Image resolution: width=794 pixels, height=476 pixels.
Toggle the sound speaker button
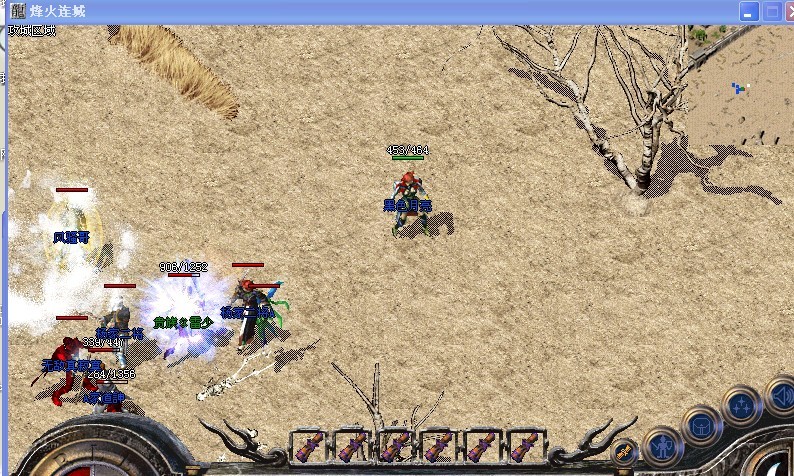click(x=781, y=396)
